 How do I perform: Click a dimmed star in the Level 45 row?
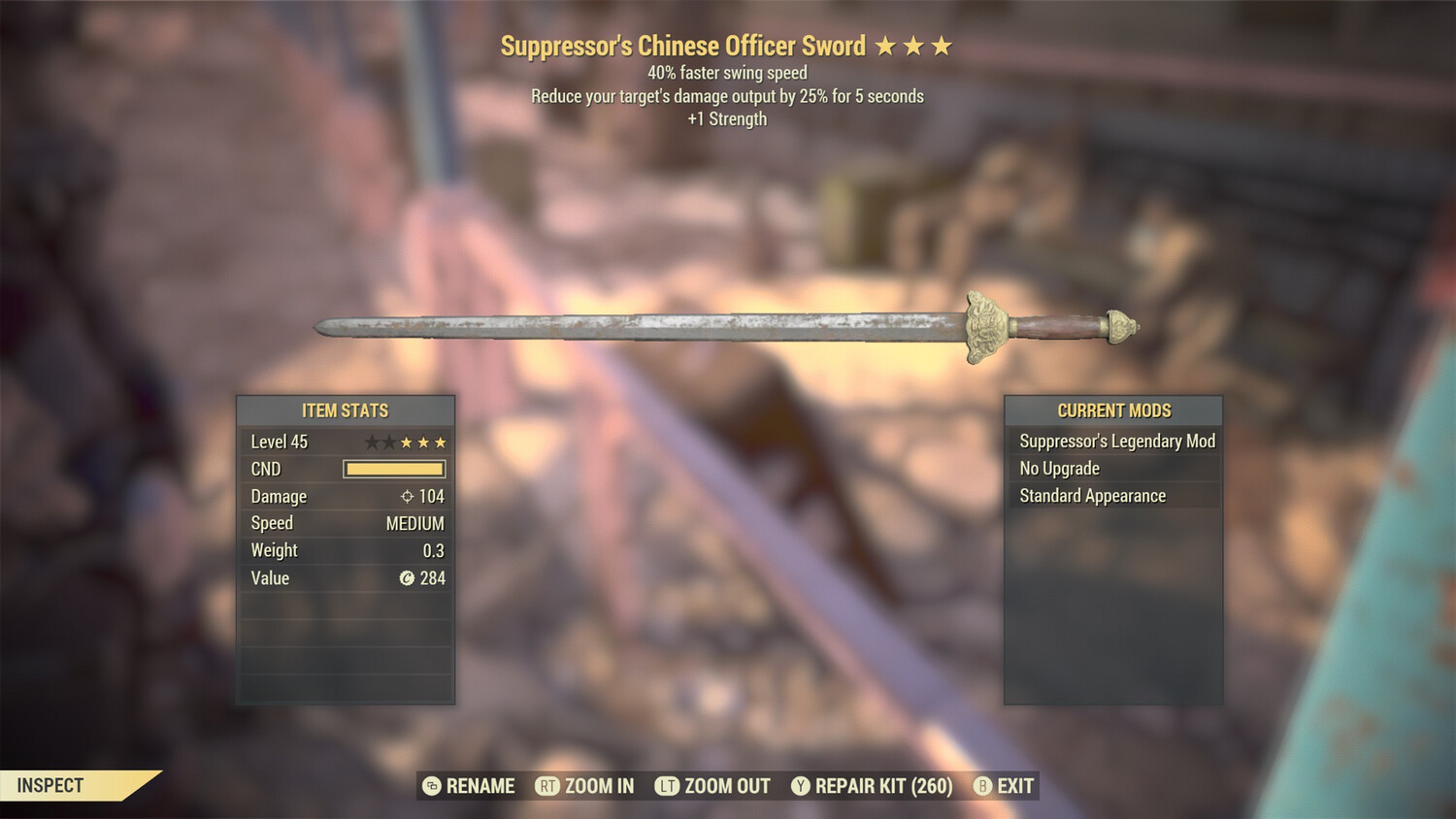click(370, 442)
